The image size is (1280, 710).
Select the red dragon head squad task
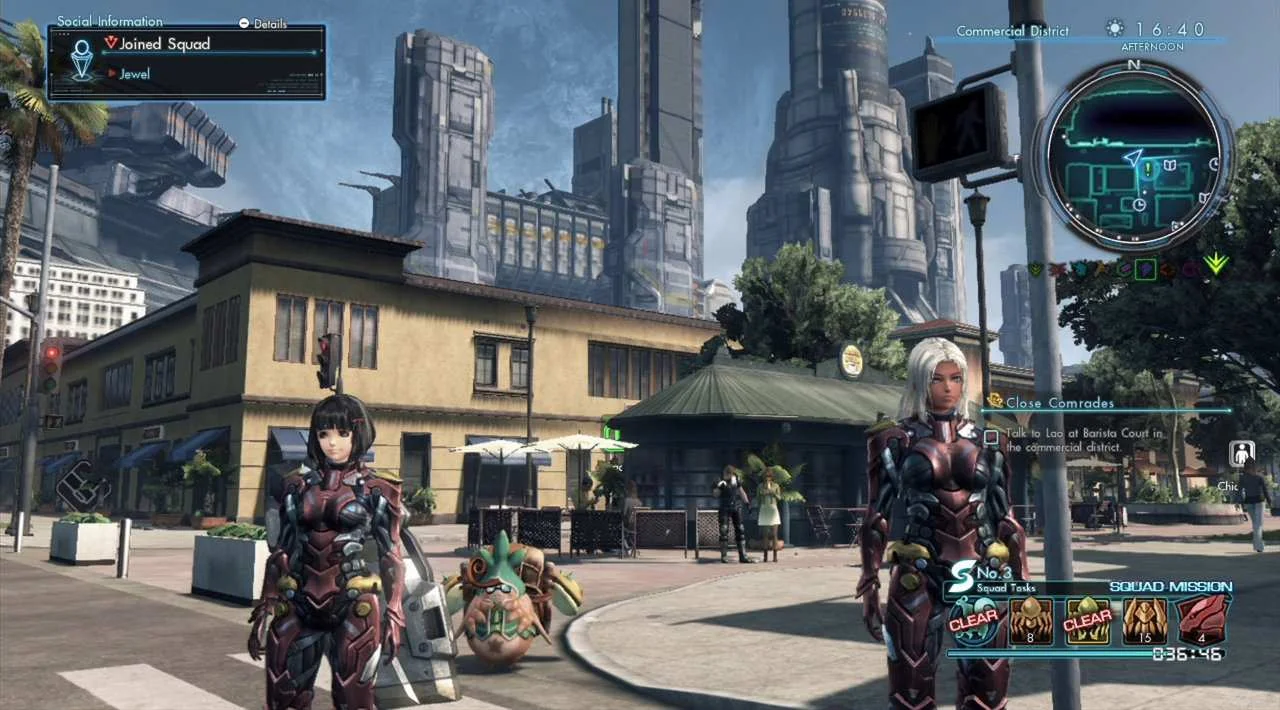(1200, 620)
